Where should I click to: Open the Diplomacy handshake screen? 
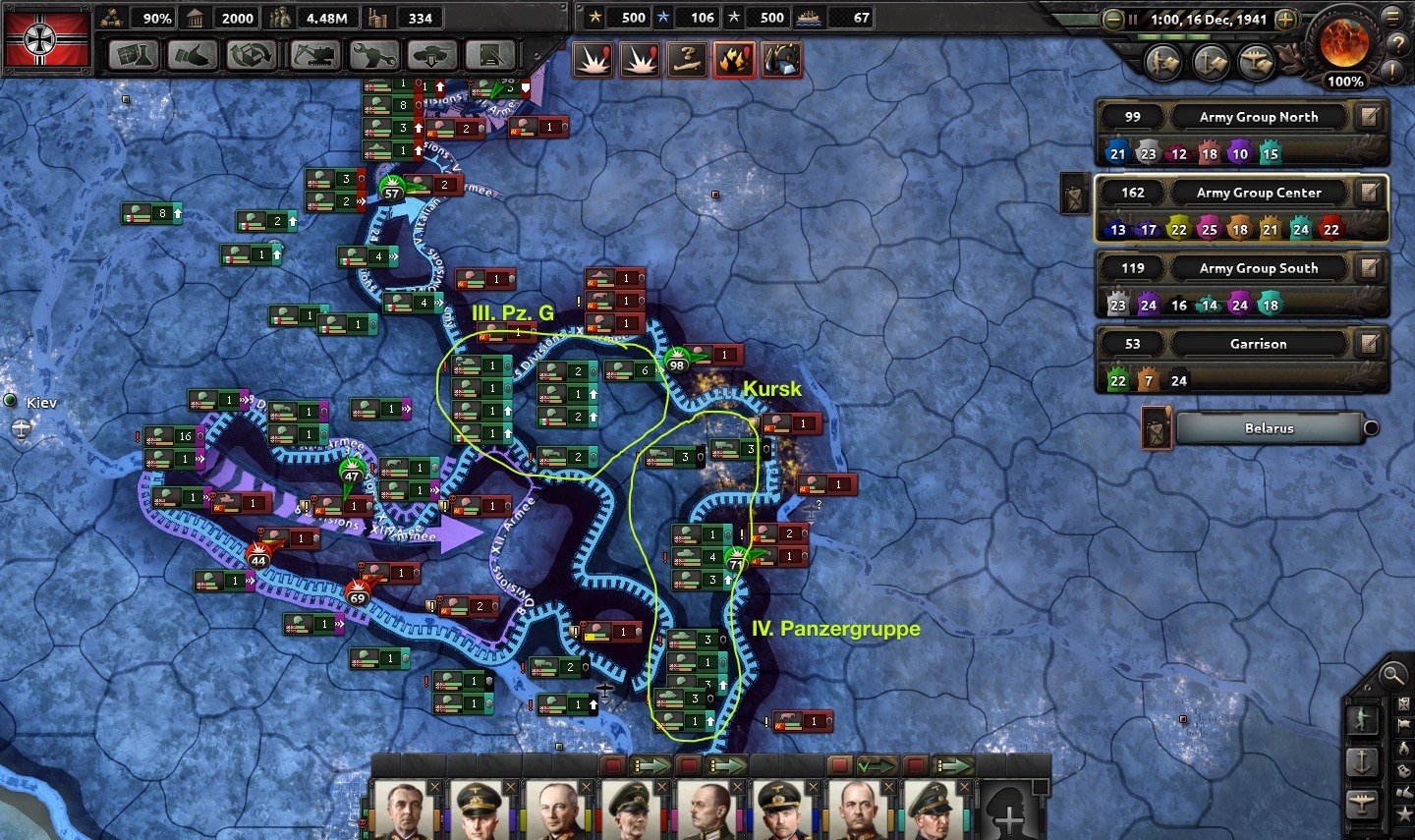193,55
